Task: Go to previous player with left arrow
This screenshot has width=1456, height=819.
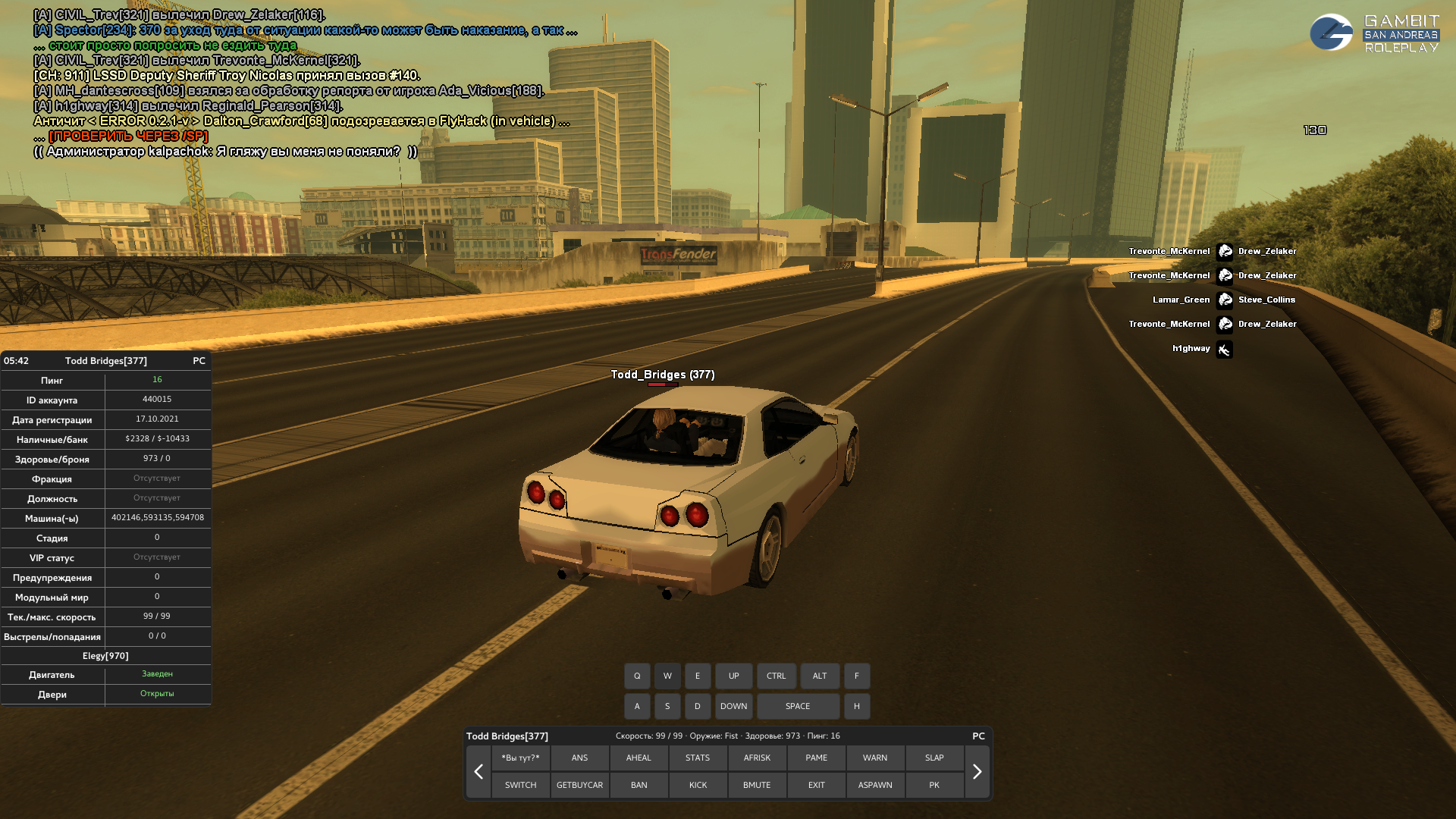Action: click(x=479, y=772)
